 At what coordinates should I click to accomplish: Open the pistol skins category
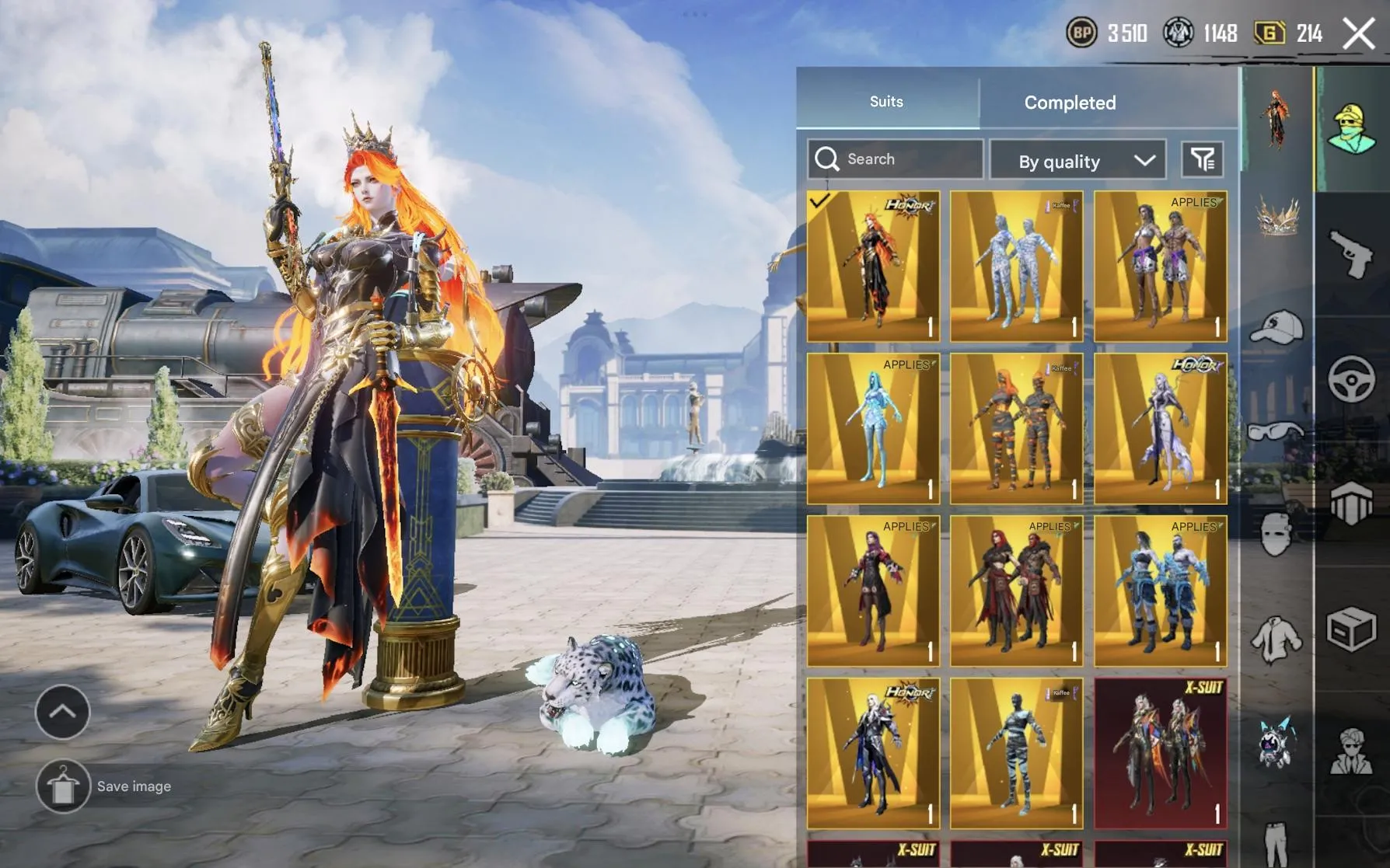pos(1350,253)
